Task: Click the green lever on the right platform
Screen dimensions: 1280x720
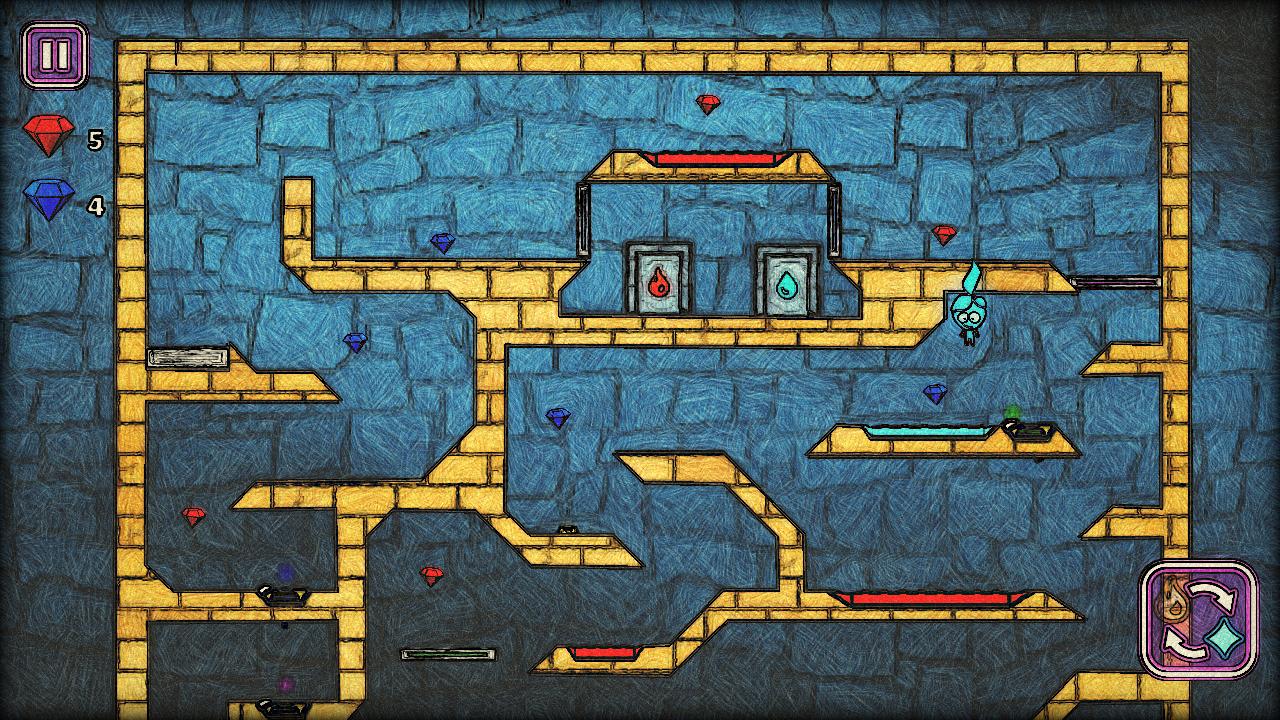Action: point(1010,410)
